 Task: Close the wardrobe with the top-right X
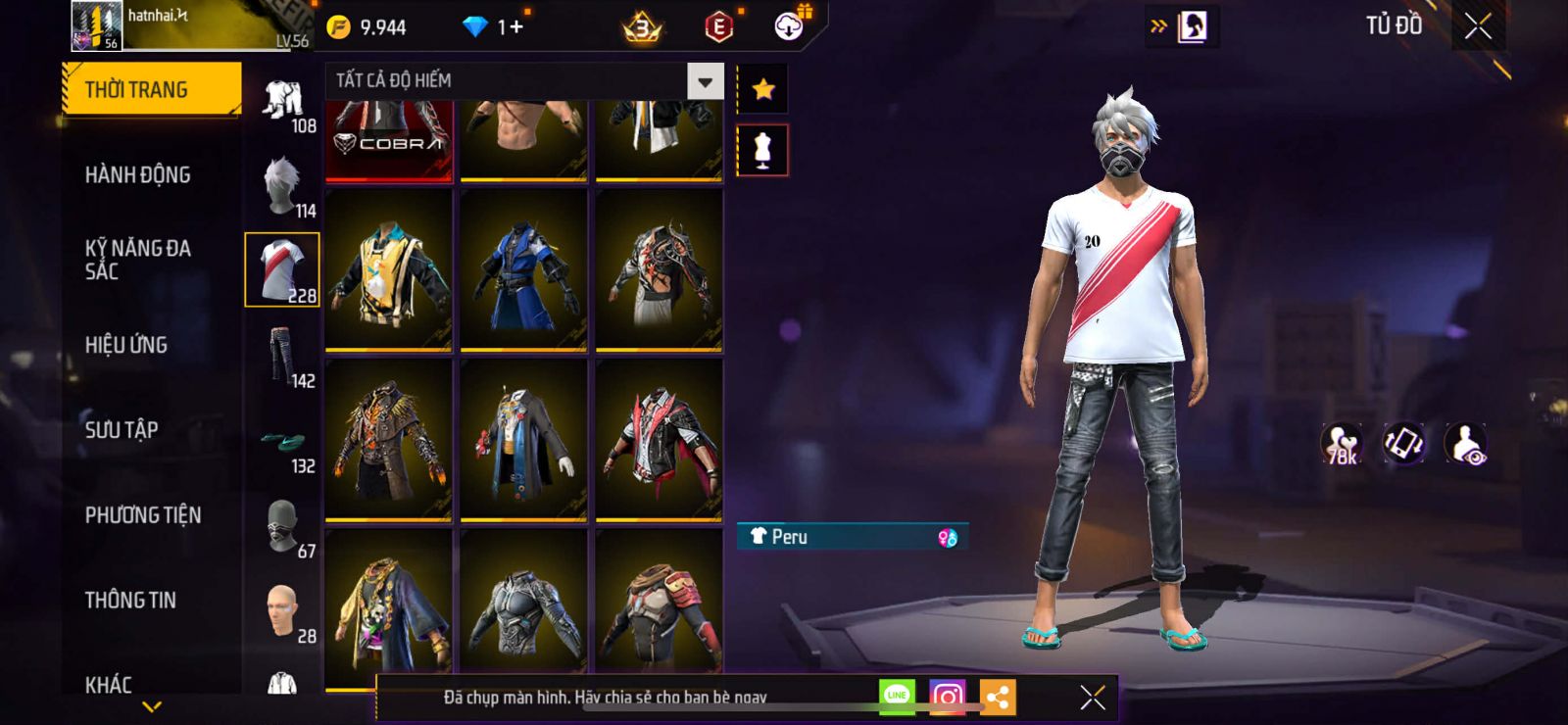(x=1478, y=26)
